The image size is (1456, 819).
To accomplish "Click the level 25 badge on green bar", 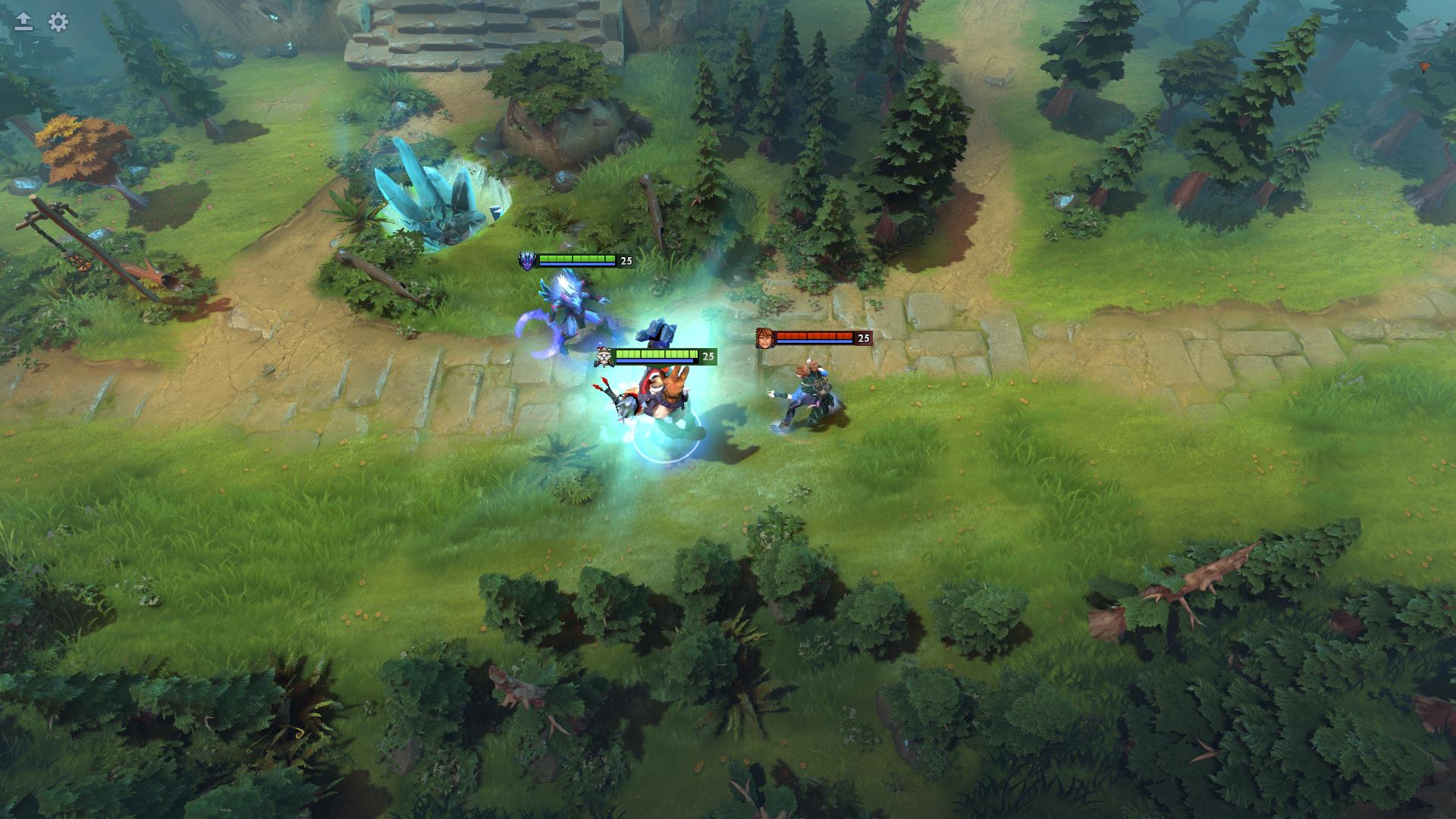I will pos(708,354).
